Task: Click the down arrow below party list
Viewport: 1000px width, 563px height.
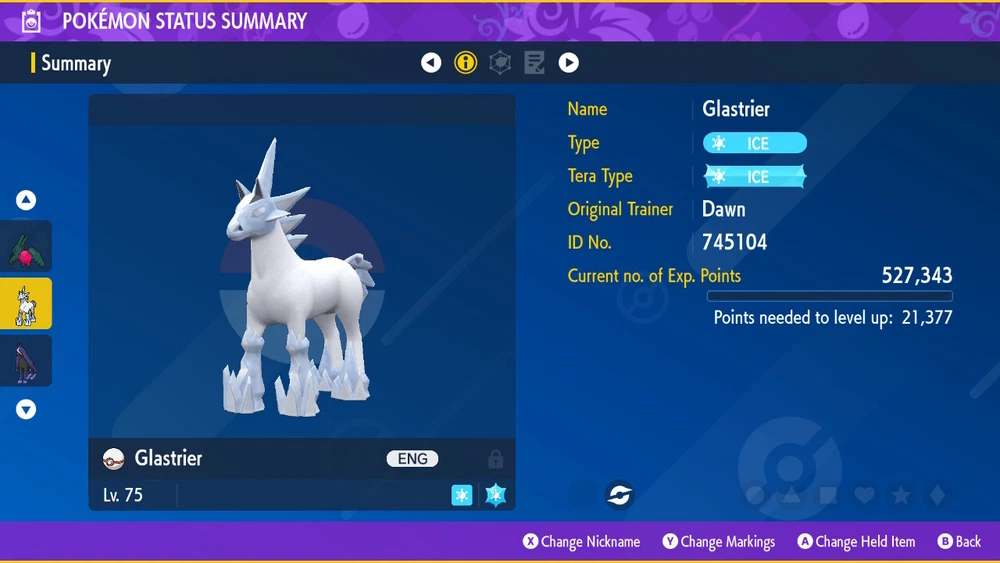Action: click(26, 409)
